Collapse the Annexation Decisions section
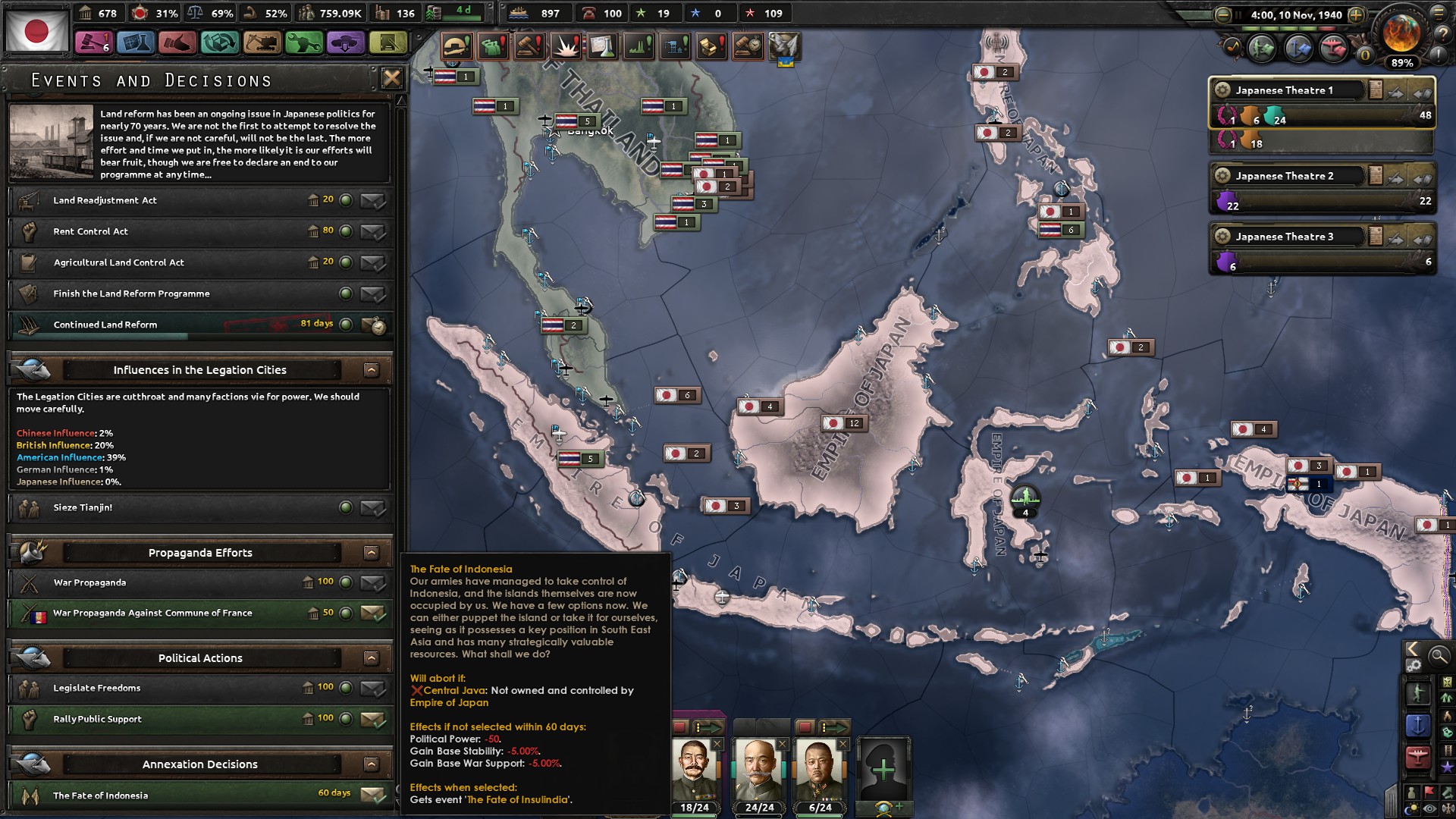 click(371, 764)
